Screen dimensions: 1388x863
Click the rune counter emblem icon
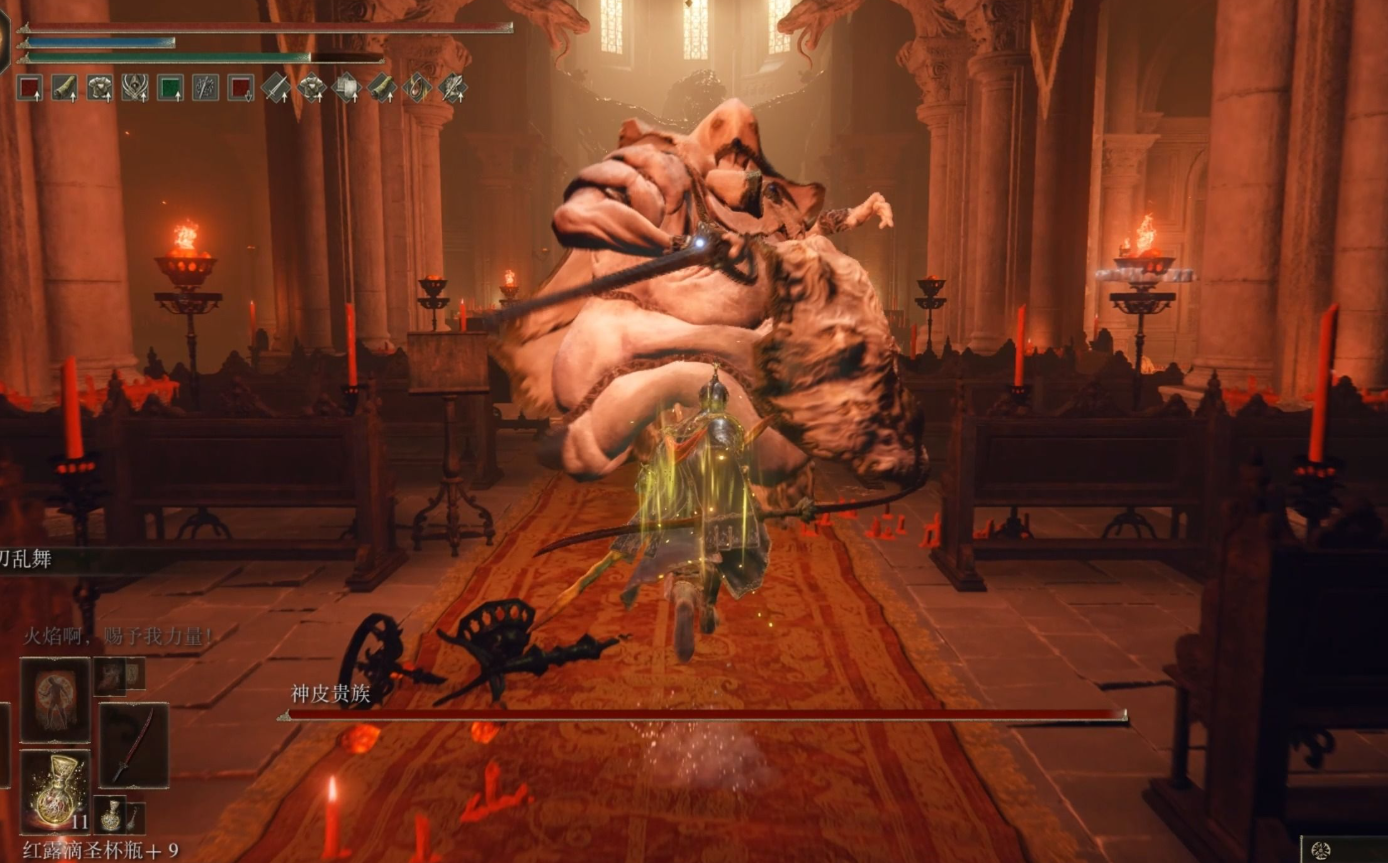[1320, 850]
